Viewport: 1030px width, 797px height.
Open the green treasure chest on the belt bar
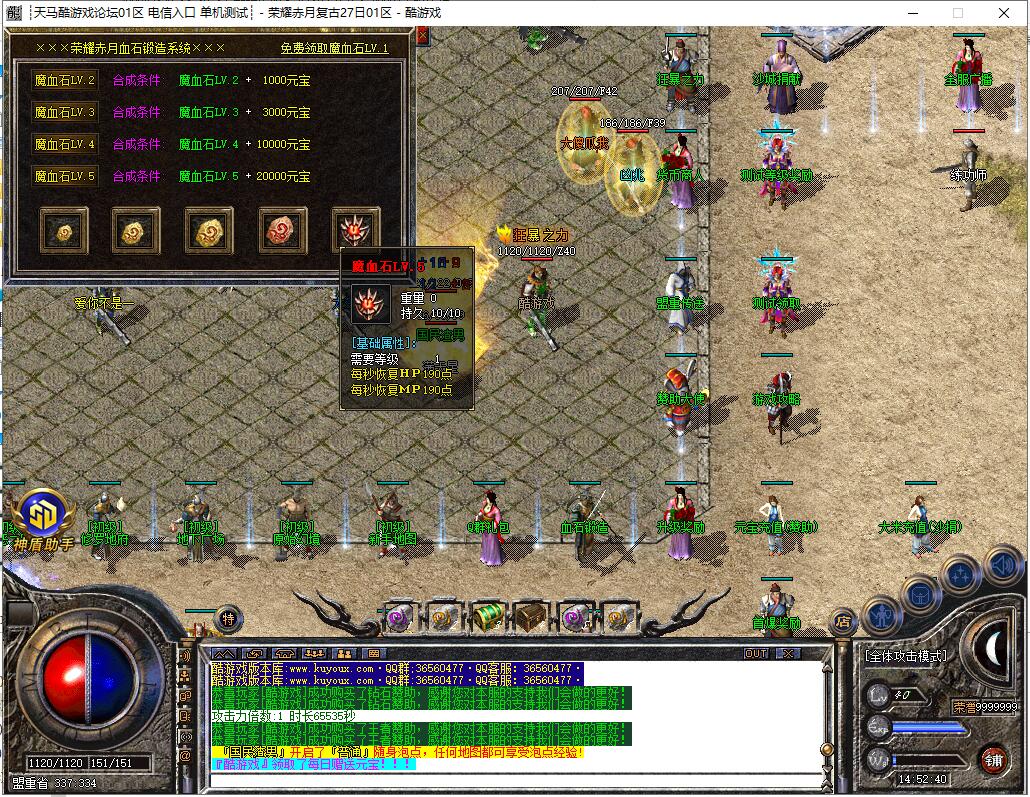point(487,616)
